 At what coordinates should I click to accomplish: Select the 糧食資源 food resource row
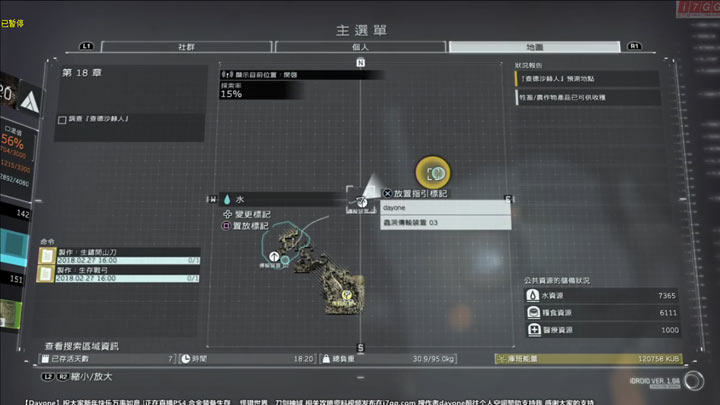[602, 313]
